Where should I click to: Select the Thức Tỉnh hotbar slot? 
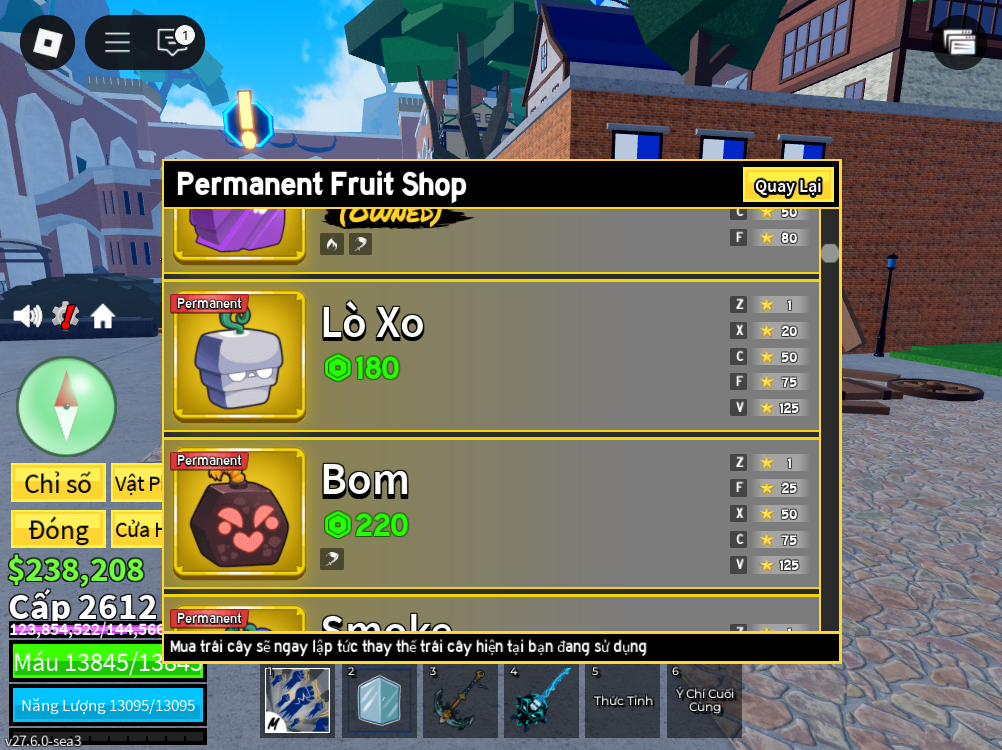(623, 700)
